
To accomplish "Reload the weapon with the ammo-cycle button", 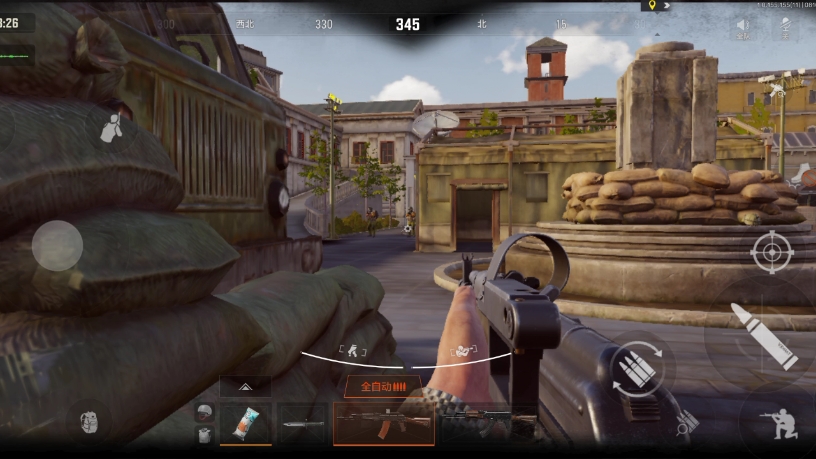I will 637,368.
